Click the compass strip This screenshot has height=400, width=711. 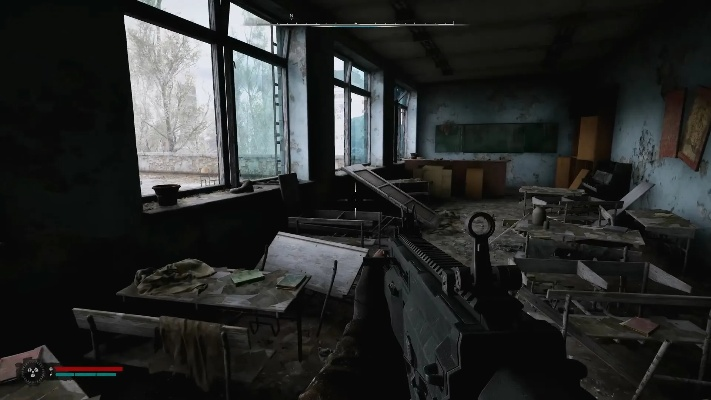click(x=355, y=20)
